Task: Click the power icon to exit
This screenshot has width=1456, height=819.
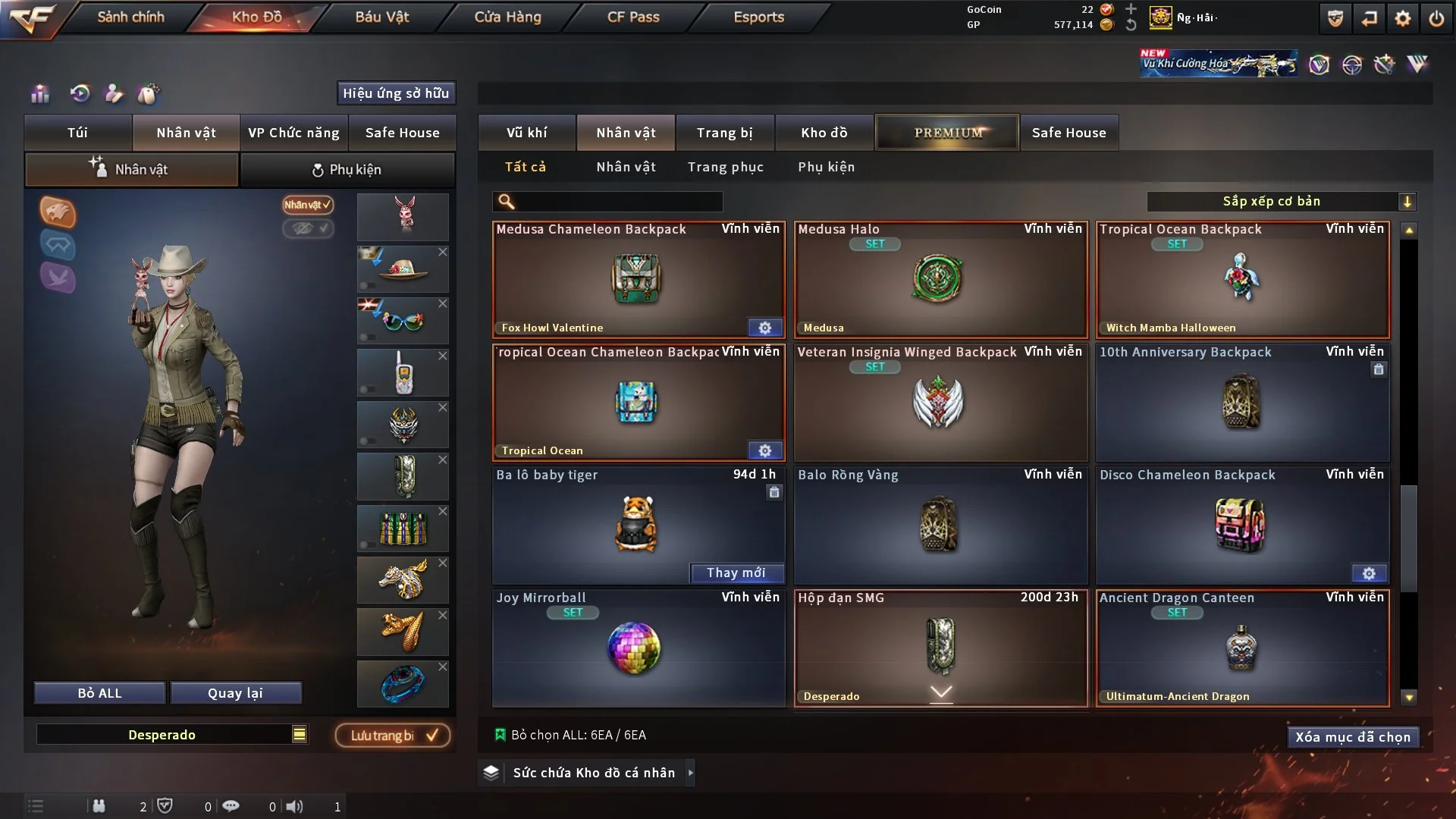Action: [x=1436, y=18]
